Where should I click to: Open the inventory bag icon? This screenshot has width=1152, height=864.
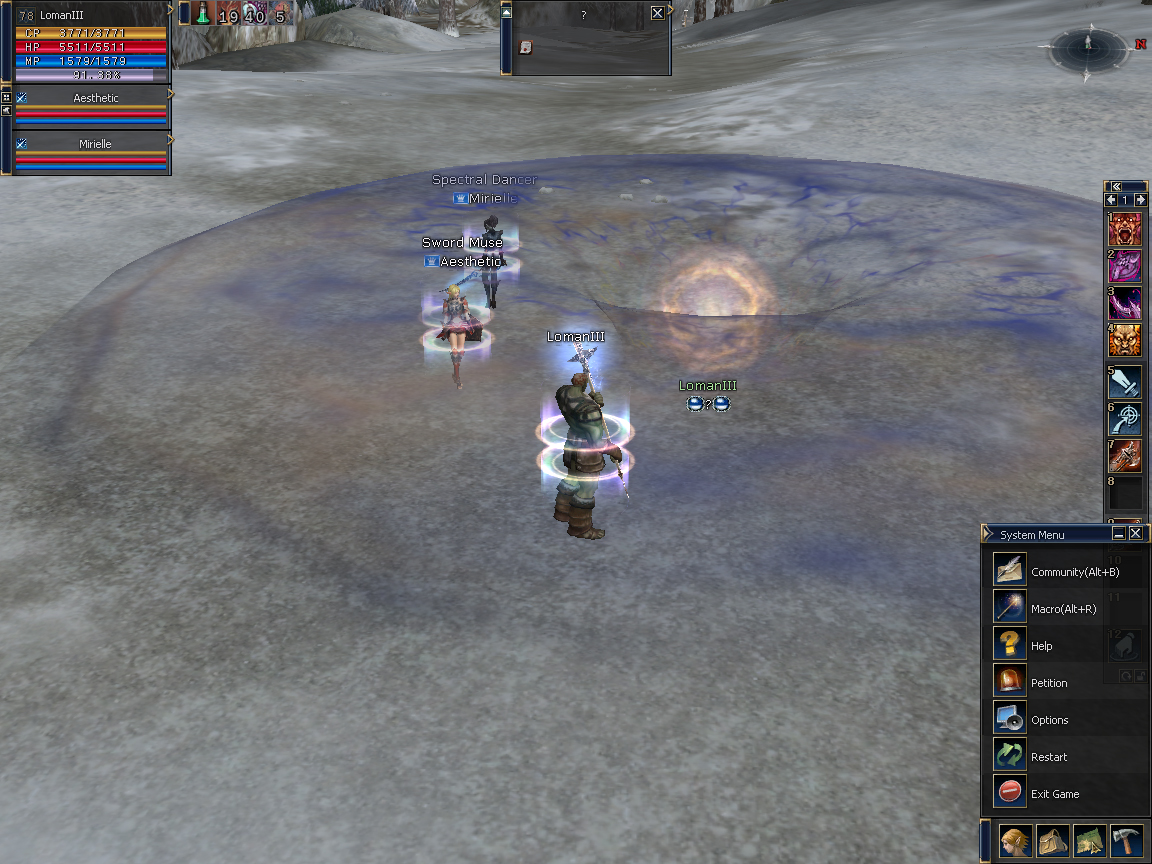pos(1053,841)
